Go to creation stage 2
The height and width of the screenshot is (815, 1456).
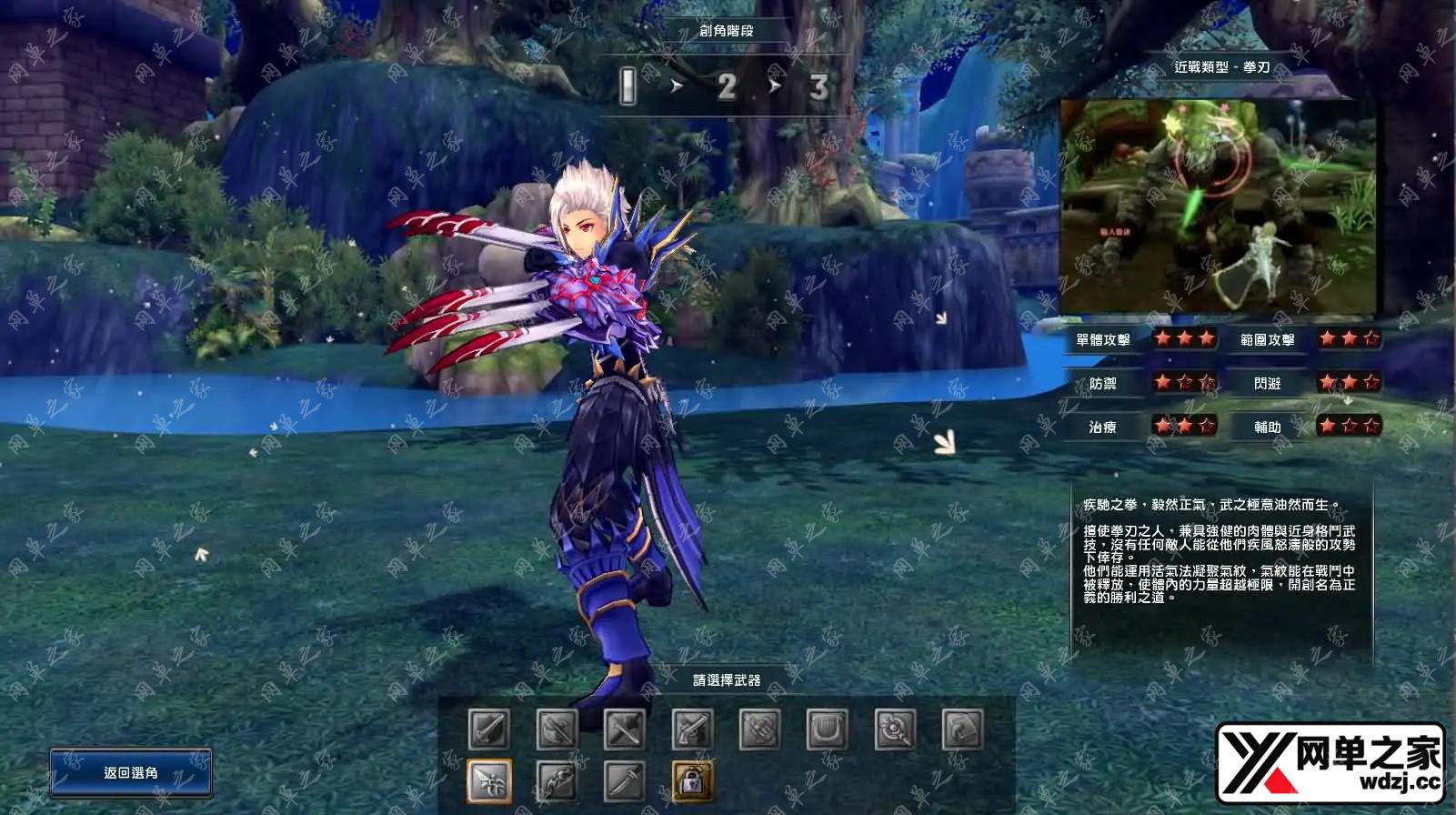tap(726, 87)
